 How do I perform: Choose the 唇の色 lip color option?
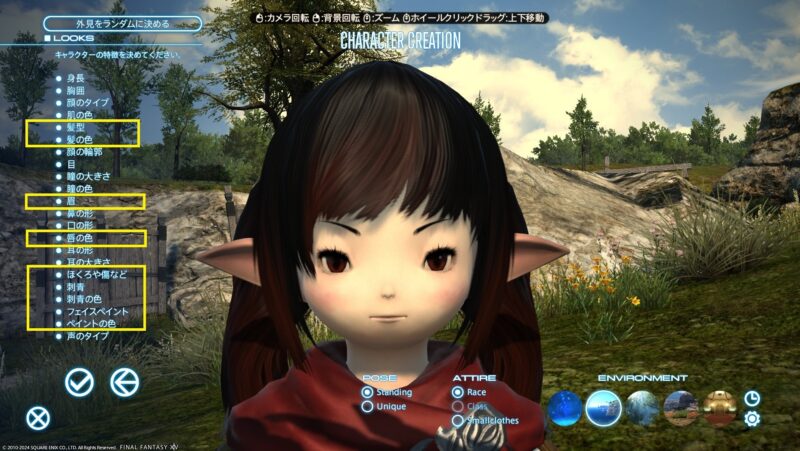(79, 238)
